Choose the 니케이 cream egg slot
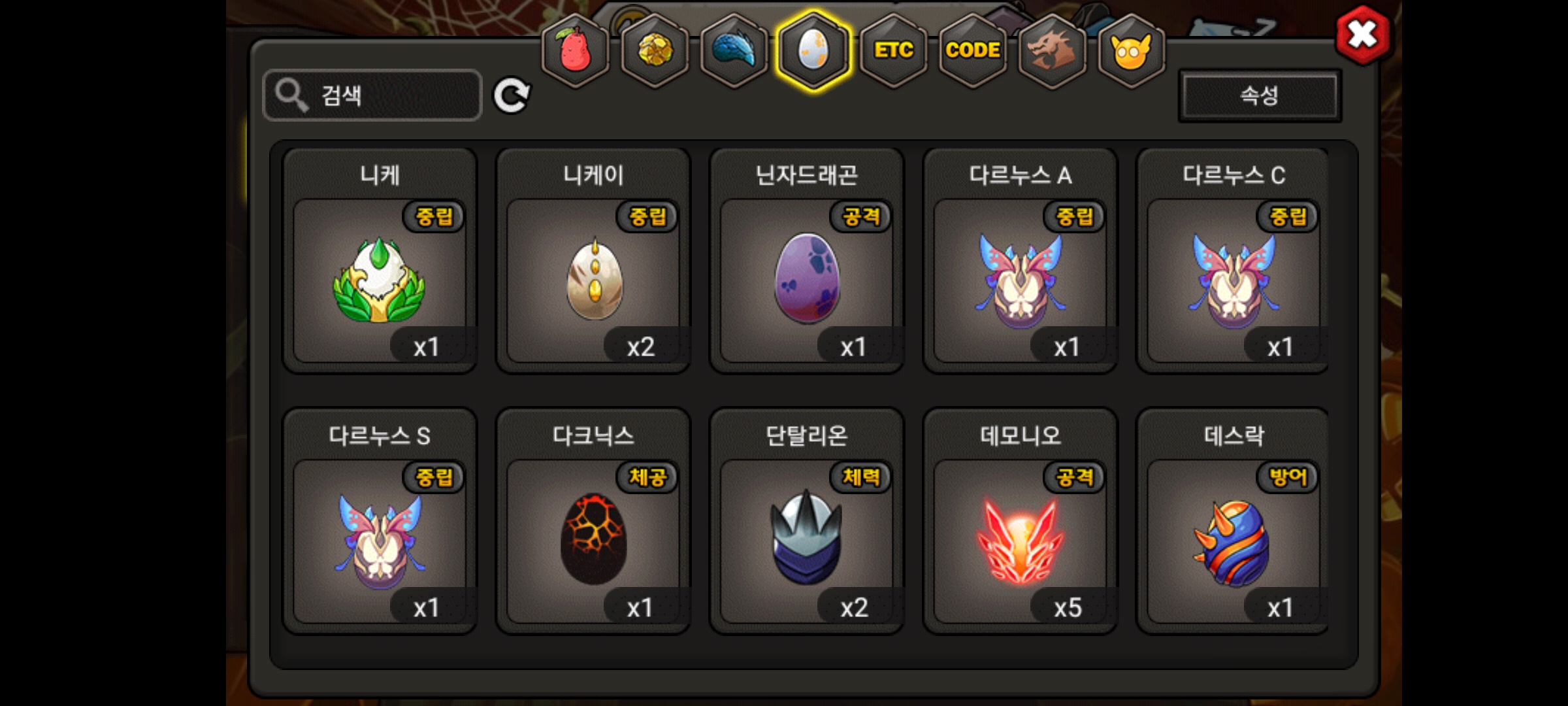 (593, 280)
